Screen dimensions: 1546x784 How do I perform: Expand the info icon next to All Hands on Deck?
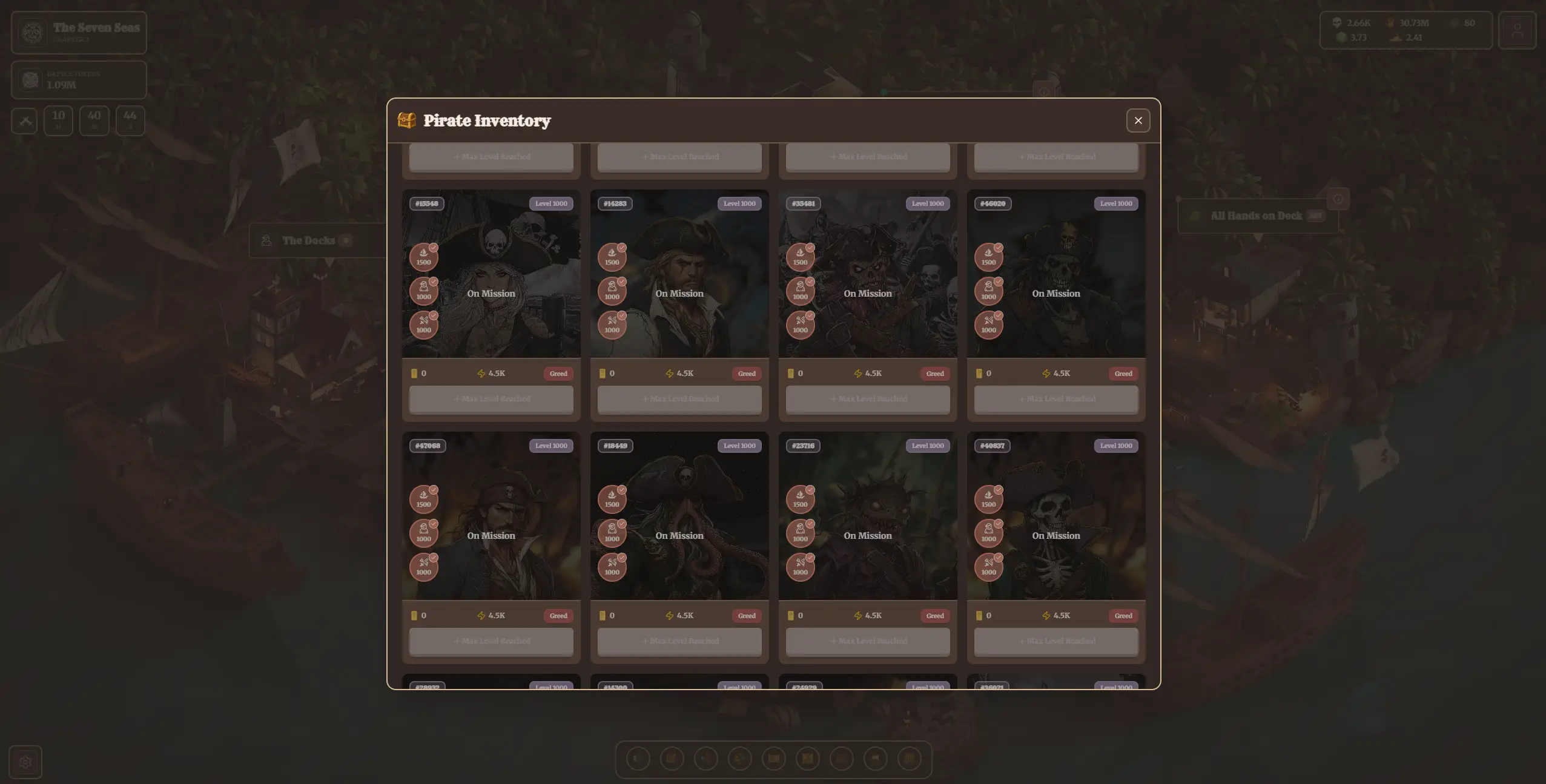(x=1337, y=199)
